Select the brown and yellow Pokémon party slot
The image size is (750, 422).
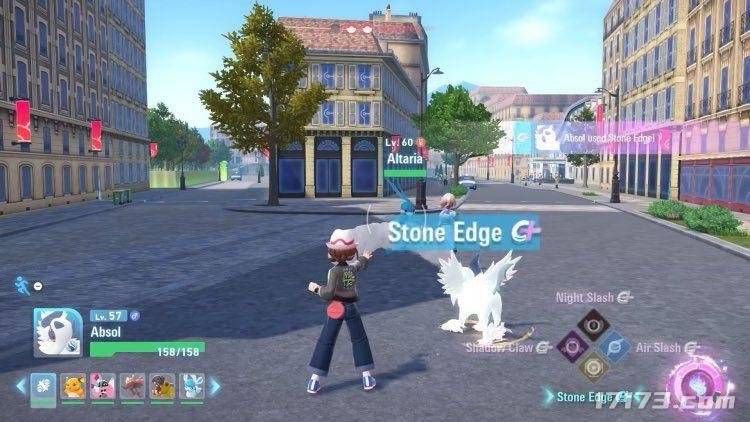(x=163, y=386)
